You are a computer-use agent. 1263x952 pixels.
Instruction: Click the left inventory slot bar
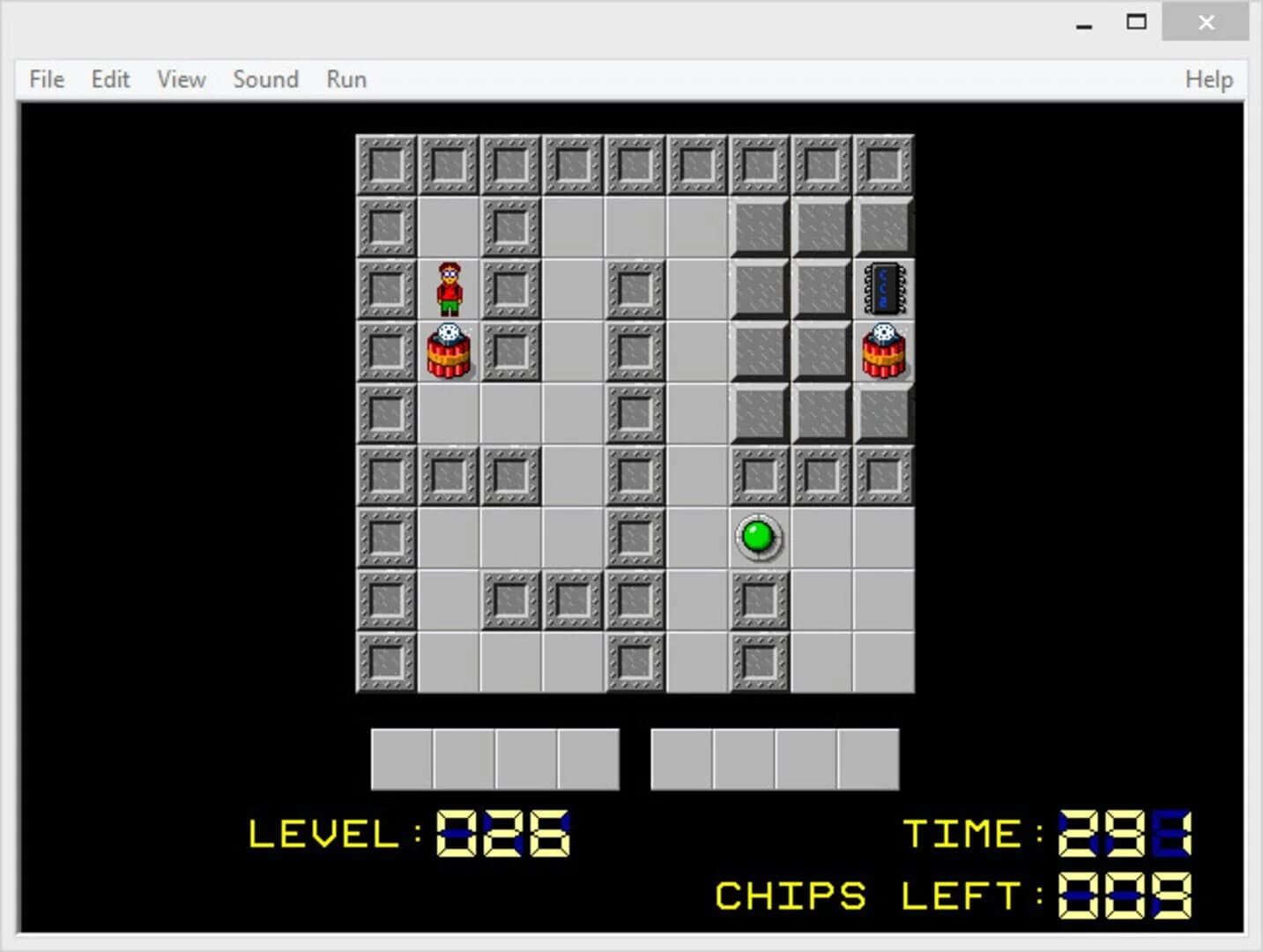coord(494,758)
